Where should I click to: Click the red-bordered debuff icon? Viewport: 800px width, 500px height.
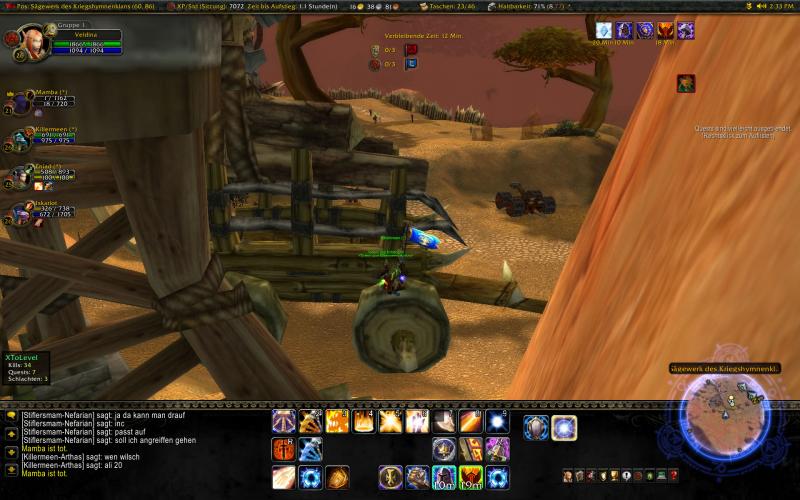pyautogui.click(x=686, y=83)
